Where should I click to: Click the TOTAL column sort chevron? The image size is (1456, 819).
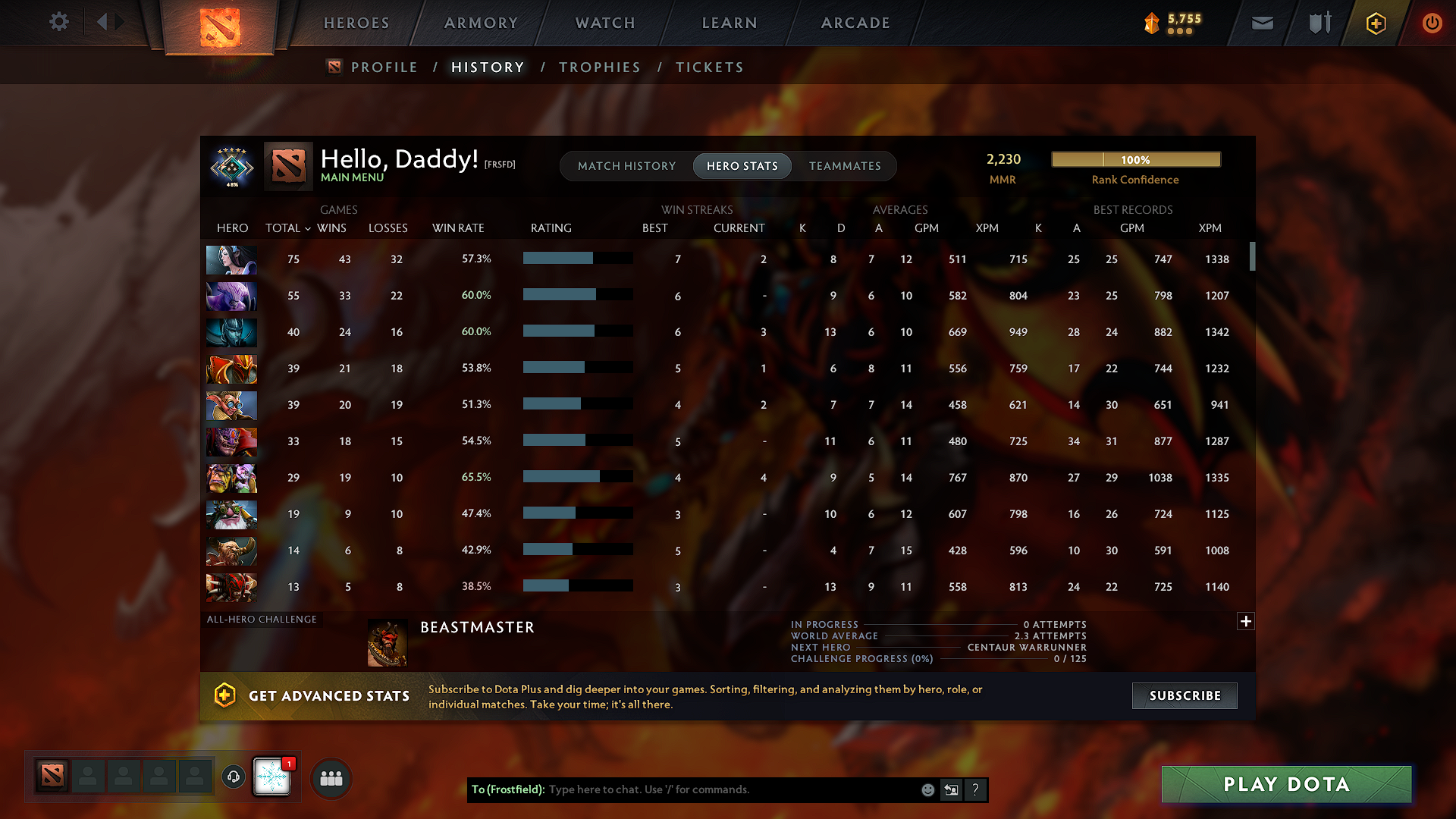[307, 228]
